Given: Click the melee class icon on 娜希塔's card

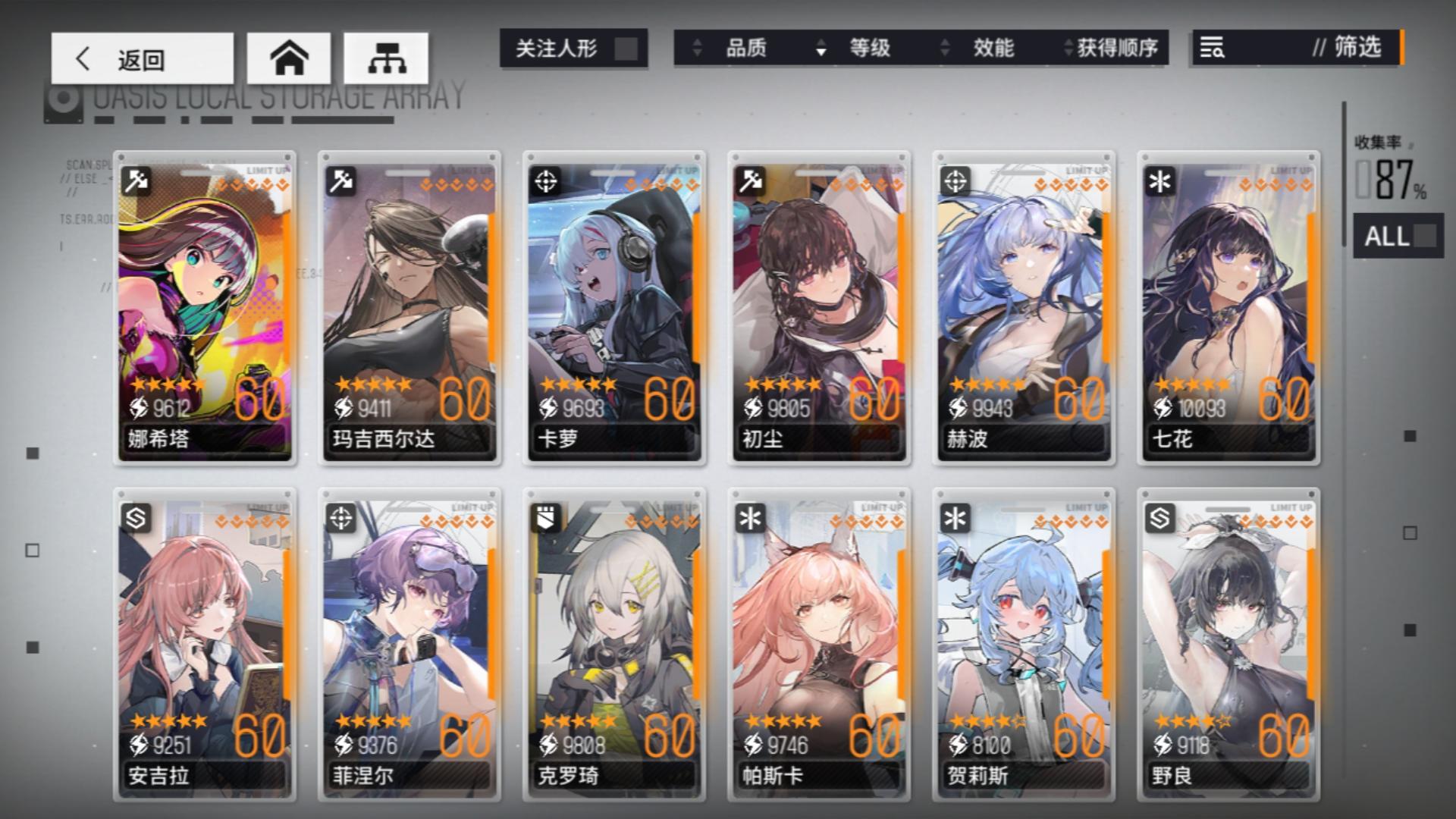Looking at the screenshot, I should 136,181.
